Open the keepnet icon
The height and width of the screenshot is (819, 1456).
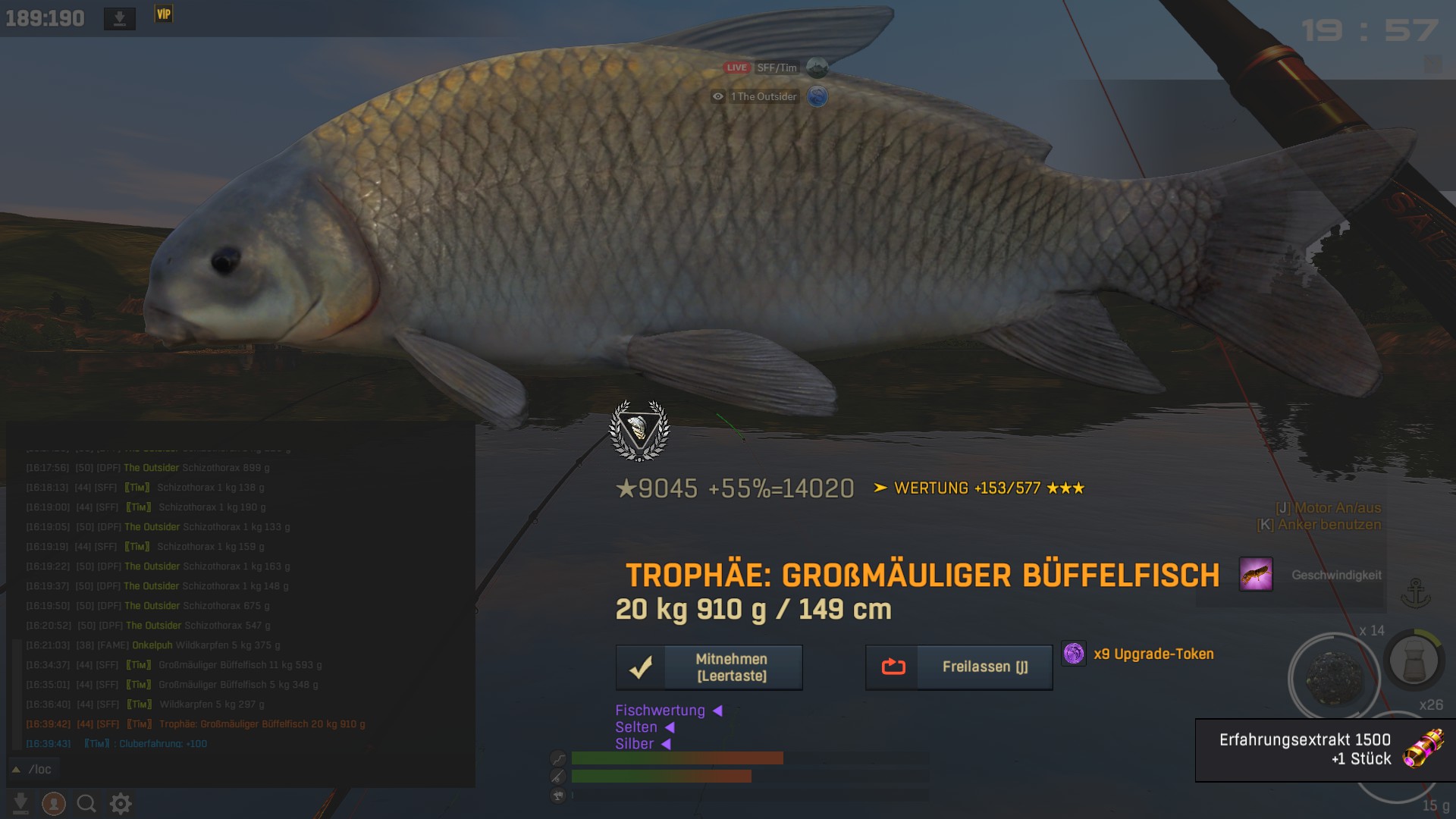coord(1414,660)
